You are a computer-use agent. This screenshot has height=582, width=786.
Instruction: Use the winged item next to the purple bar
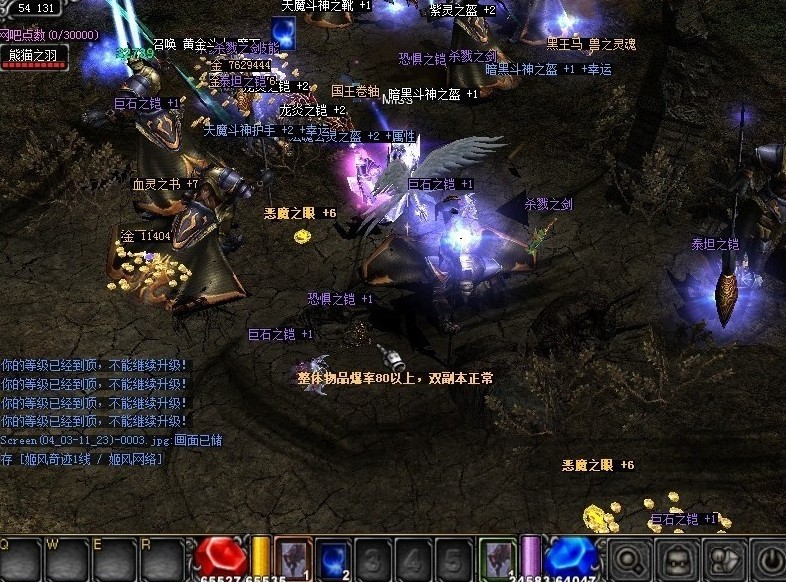[x=497, y=559]
